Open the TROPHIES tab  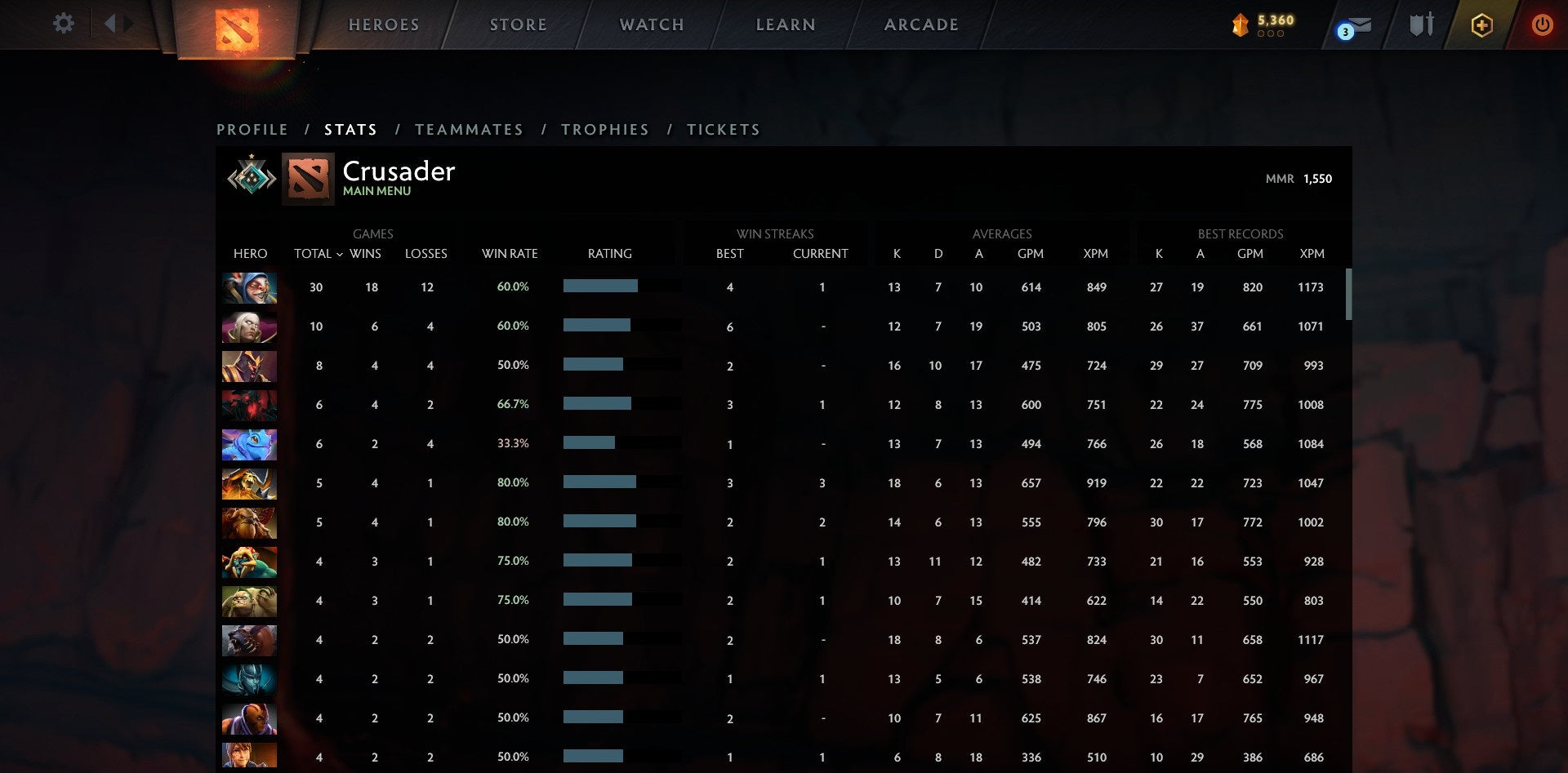(604, 129)
